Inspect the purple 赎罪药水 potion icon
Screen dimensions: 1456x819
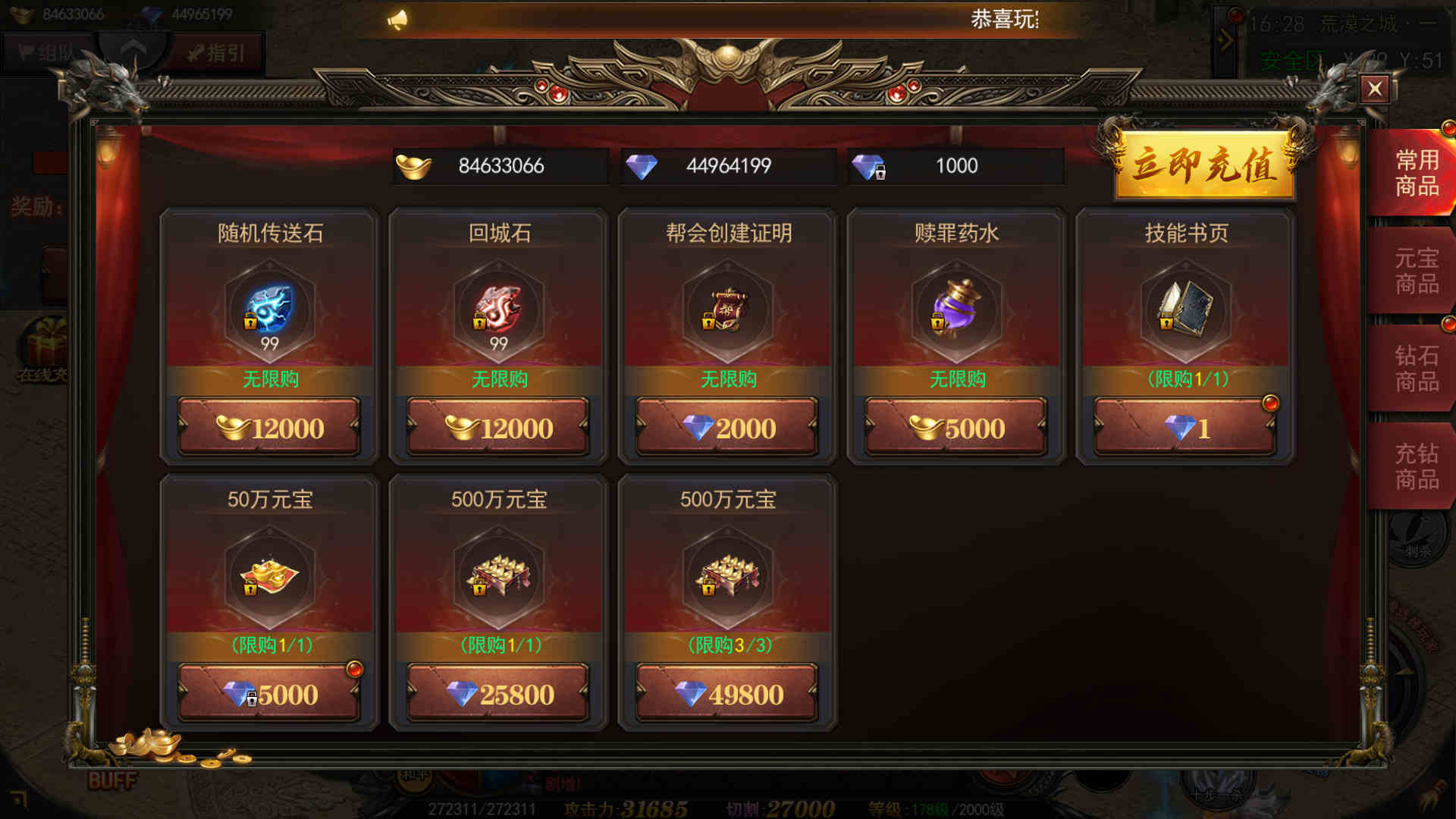[x=956, y=309]
